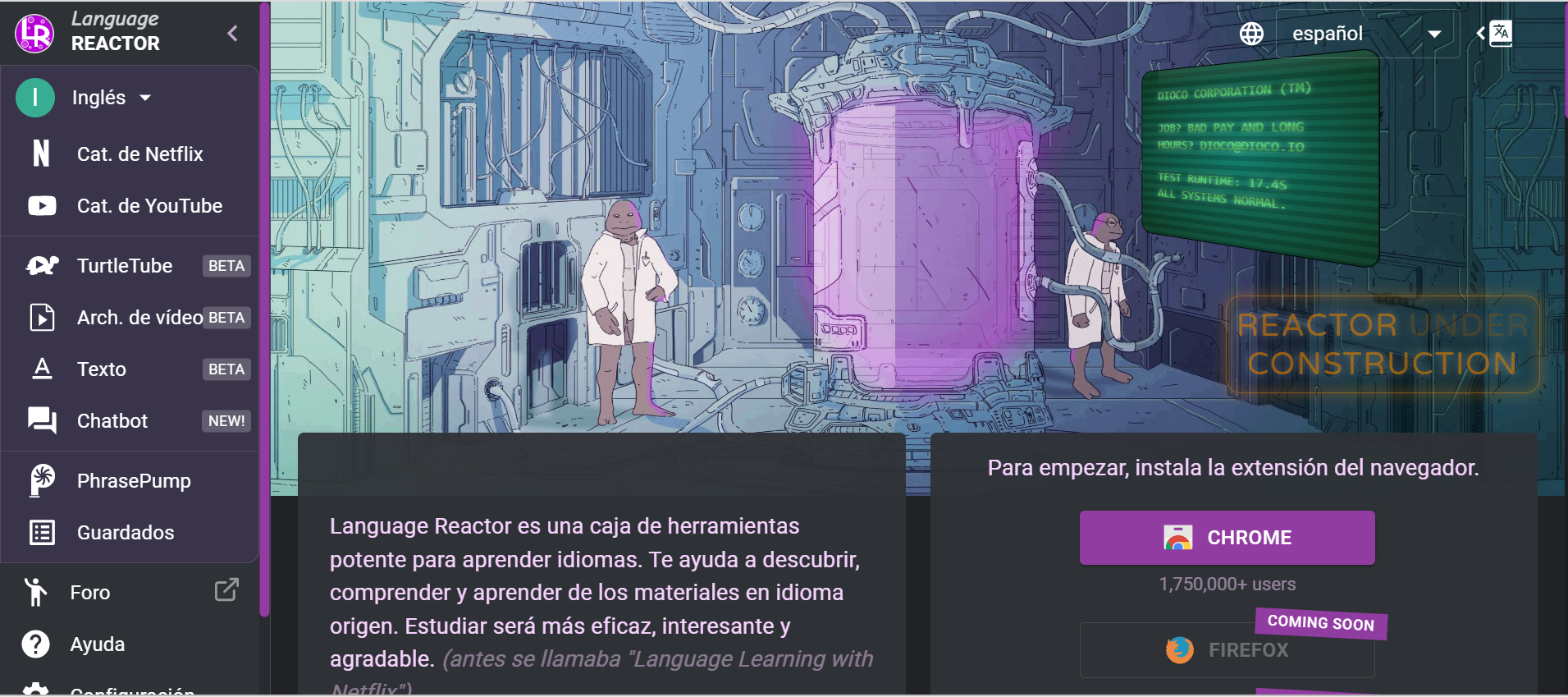
Task: Open the globe language icon in the header
Action: [x=1250, y=33]
